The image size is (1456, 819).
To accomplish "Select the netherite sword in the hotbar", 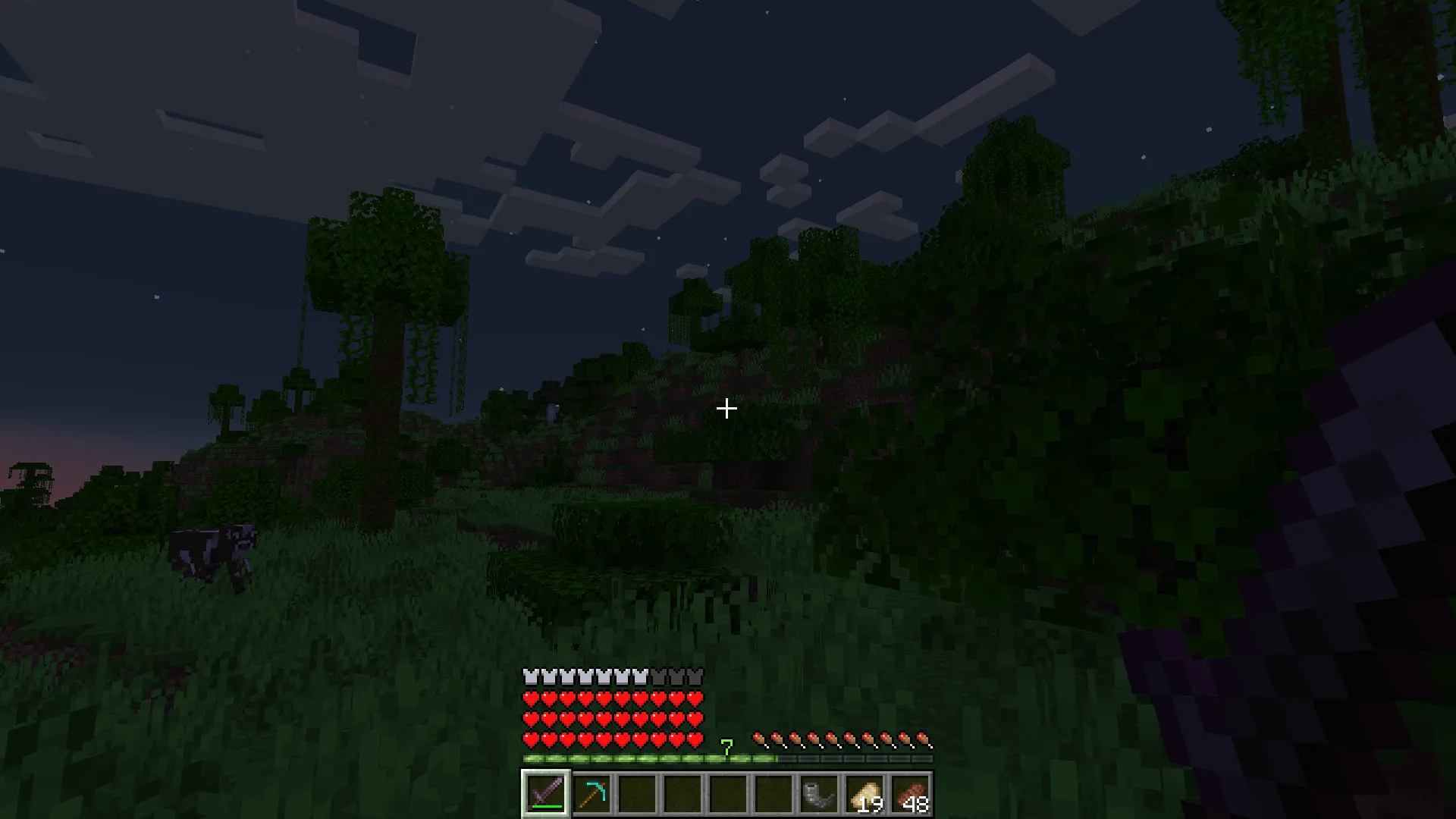I will 545,792.
